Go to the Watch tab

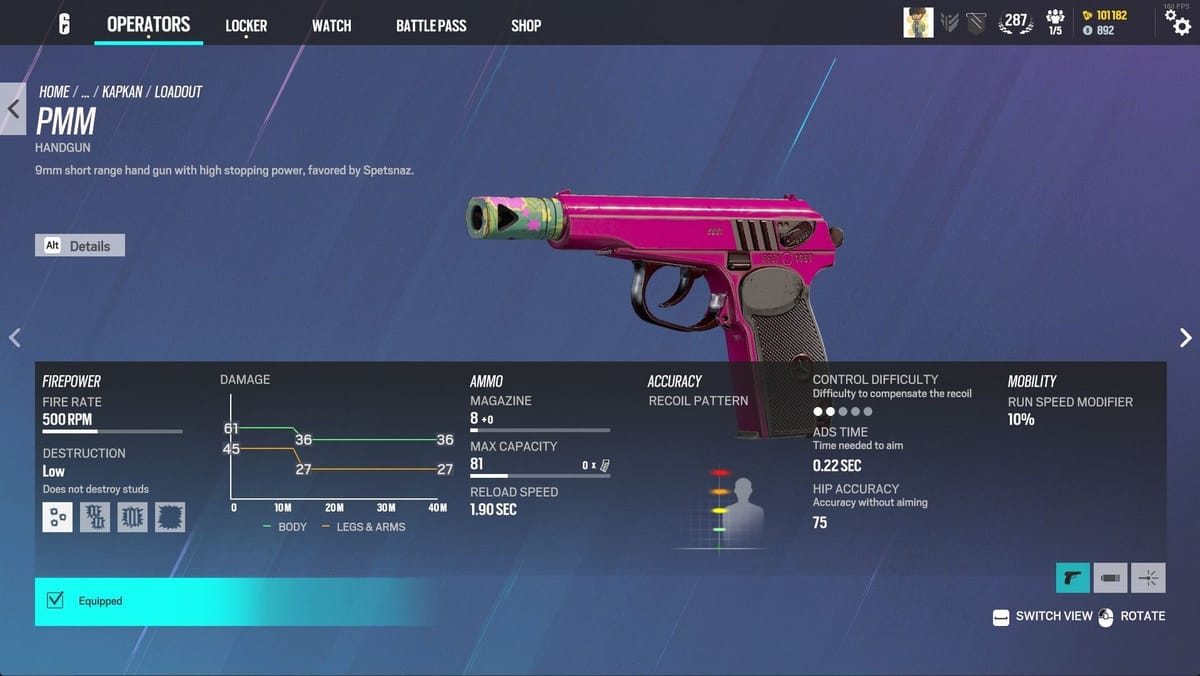point(331,26)
